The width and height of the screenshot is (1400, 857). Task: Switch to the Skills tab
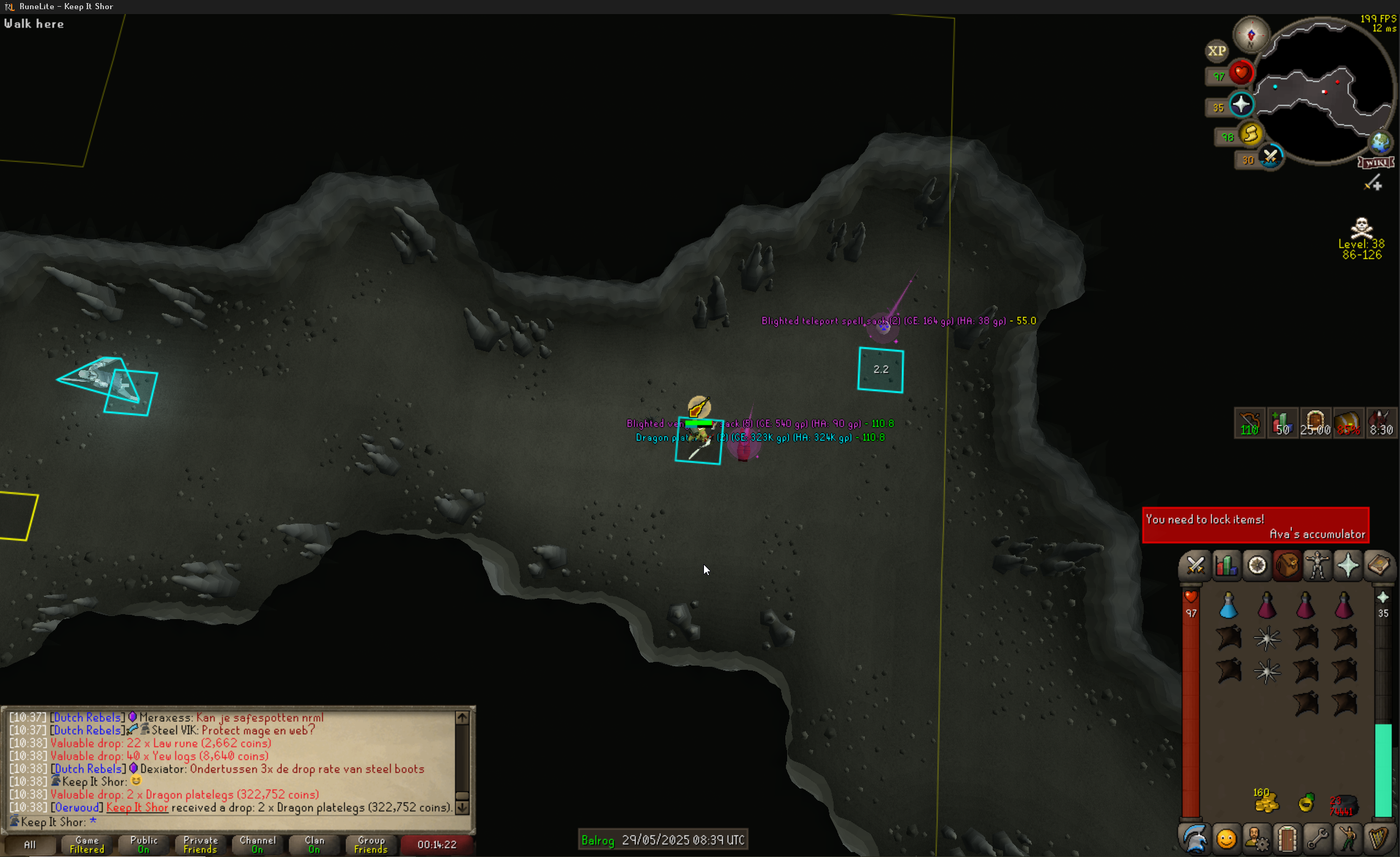1226,566
